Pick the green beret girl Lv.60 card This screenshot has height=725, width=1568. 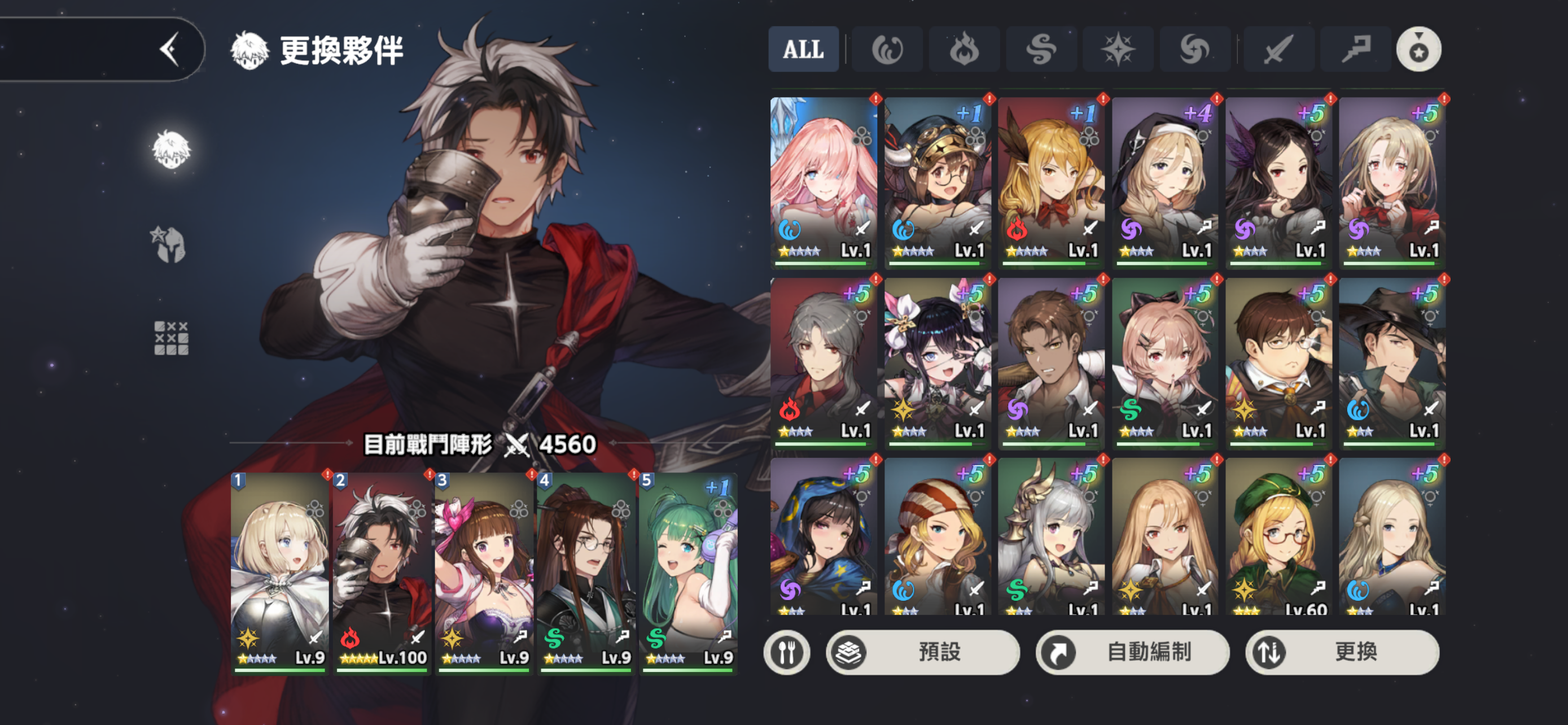[x=1278, y=537]
